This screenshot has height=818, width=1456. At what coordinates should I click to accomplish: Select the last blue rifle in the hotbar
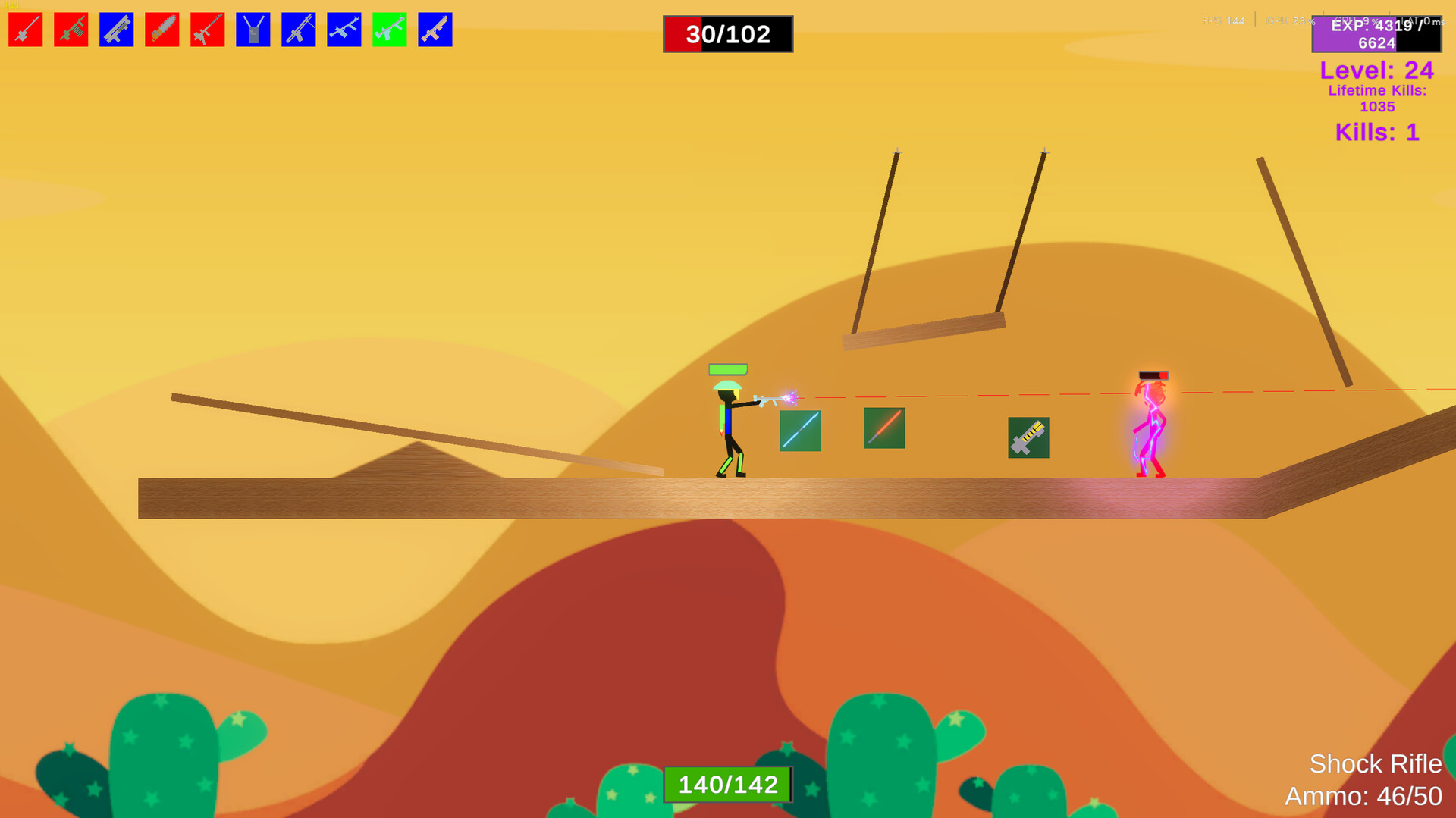point(435,29)
